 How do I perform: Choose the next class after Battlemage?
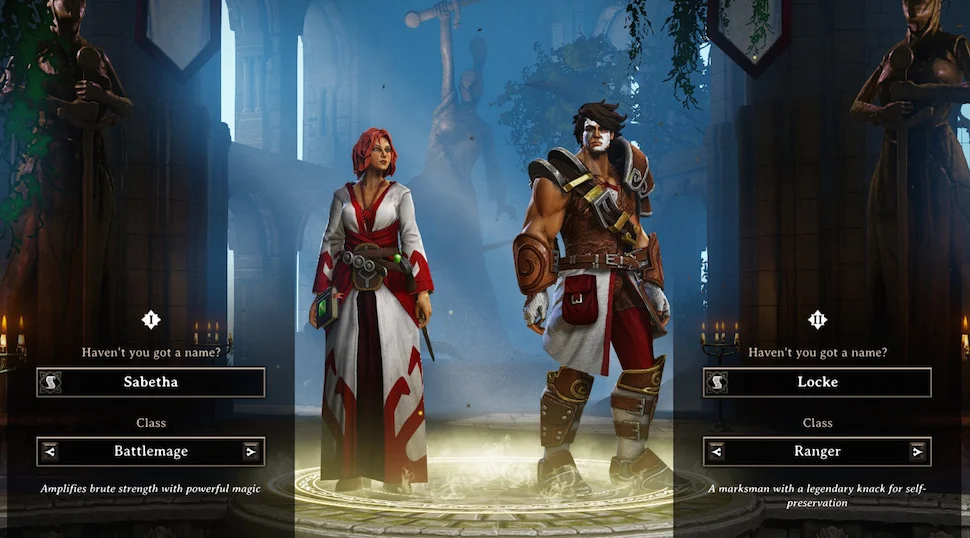pyautogui.click(x=250, y=451)
